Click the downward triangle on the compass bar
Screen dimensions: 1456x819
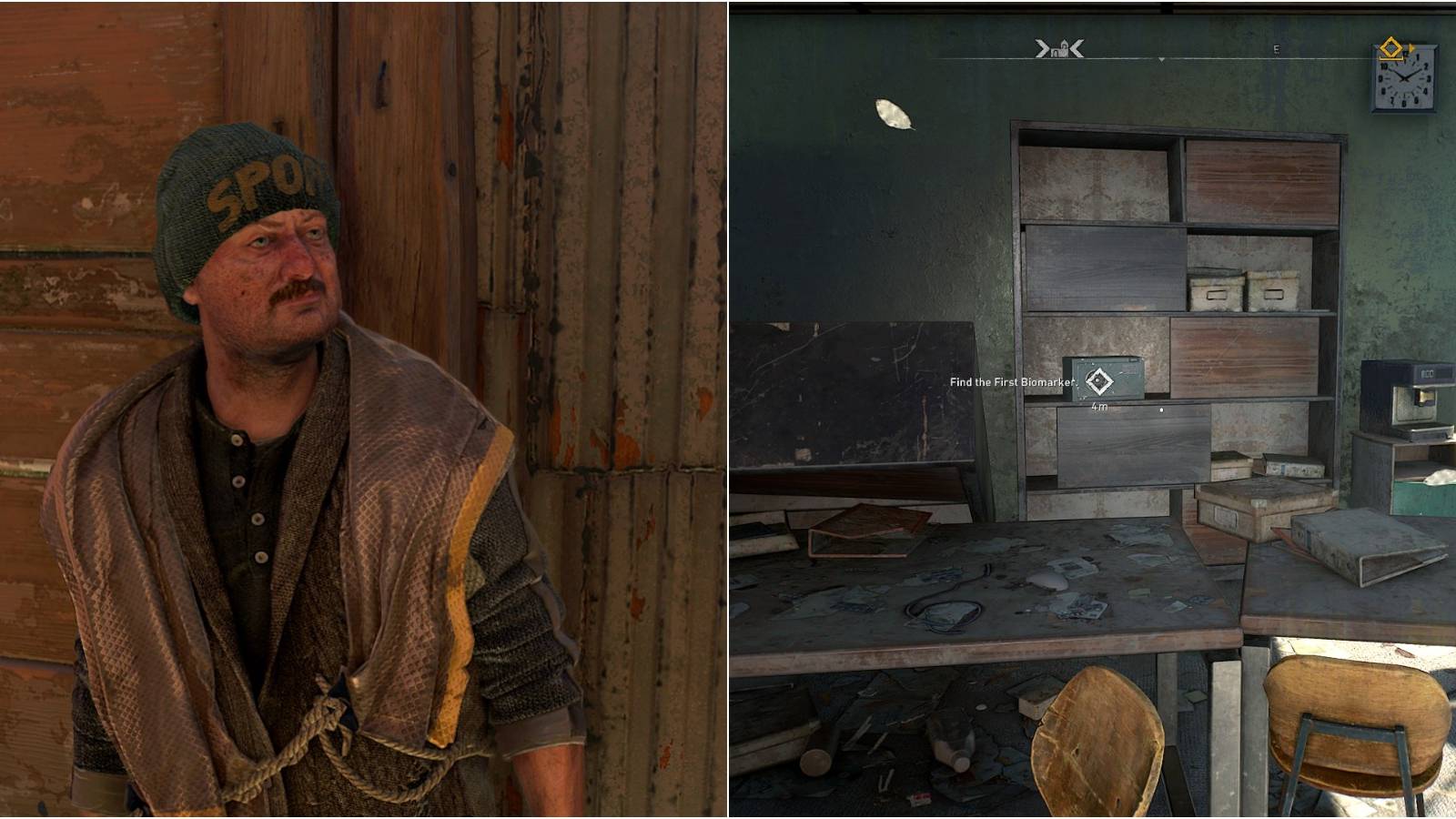click(1161, 59)
